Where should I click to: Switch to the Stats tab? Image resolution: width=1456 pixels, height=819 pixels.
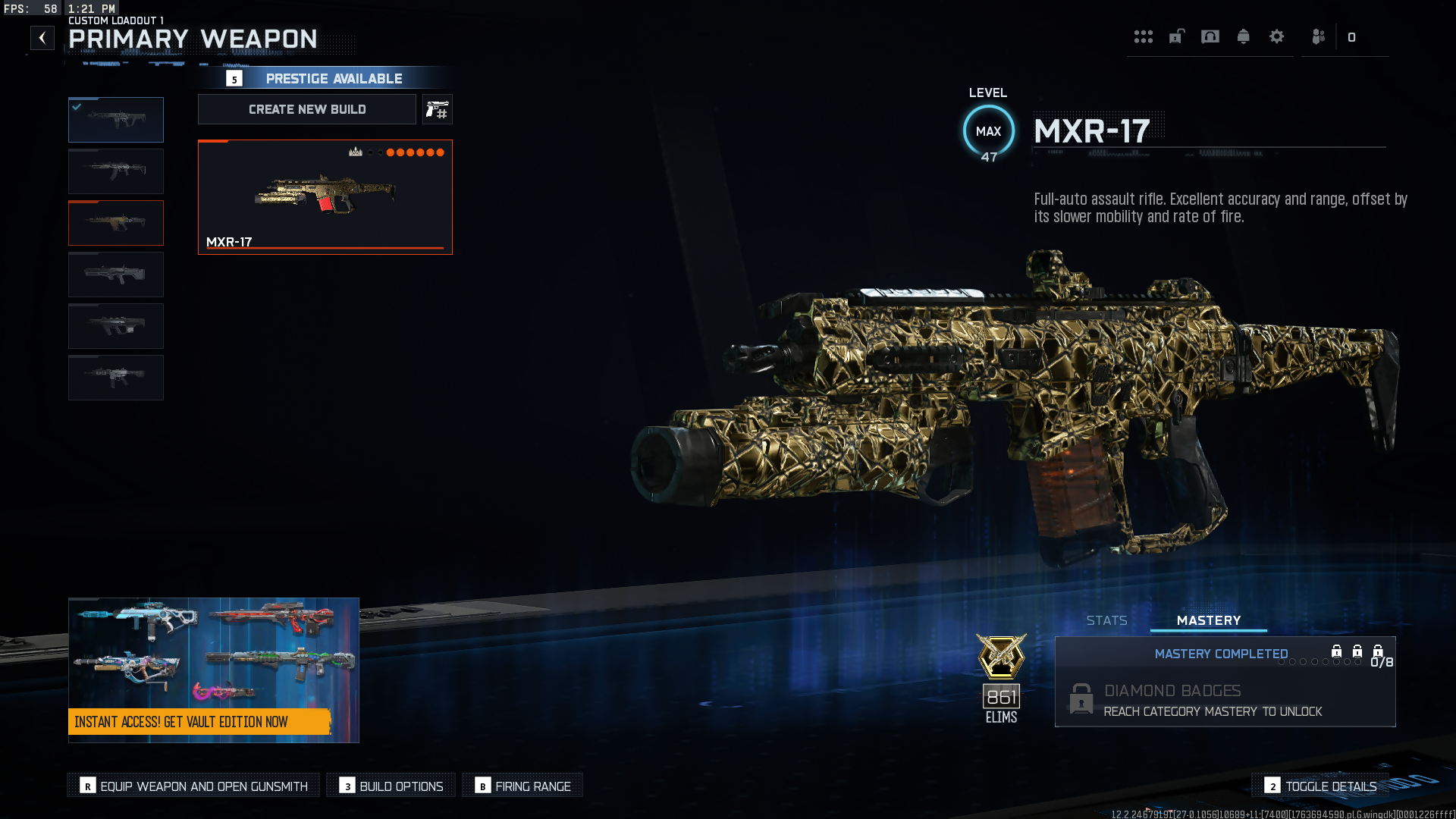click(1106, 620)
